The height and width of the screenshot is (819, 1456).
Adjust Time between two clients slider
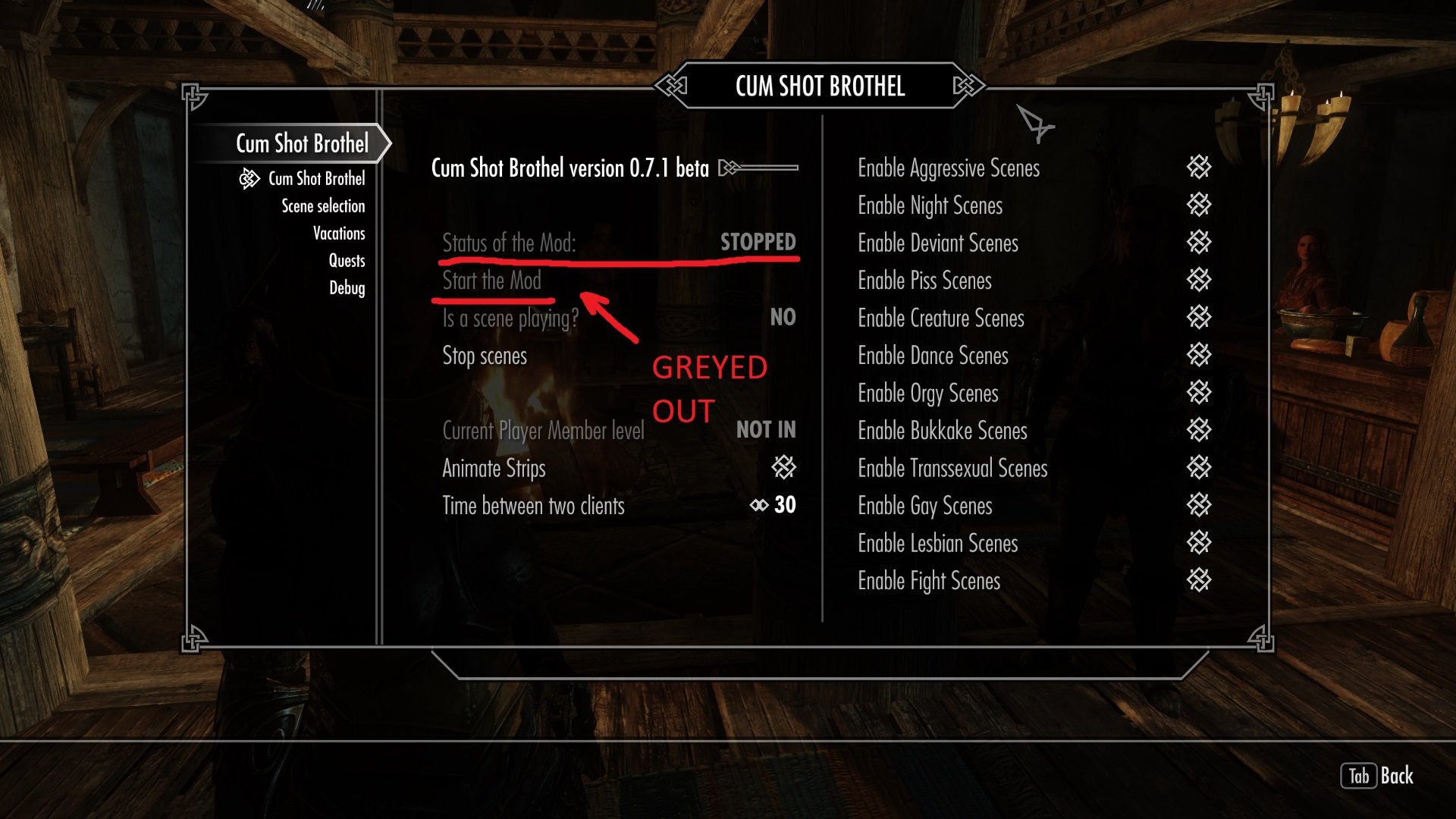[x=772, y=505]
